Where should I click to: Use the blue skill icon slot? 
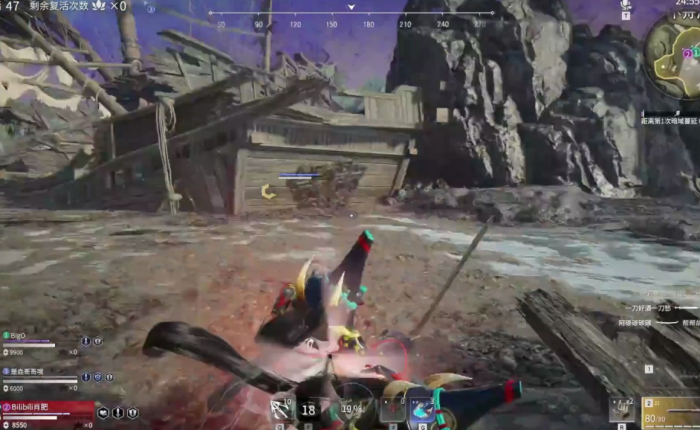coord(422,409)
